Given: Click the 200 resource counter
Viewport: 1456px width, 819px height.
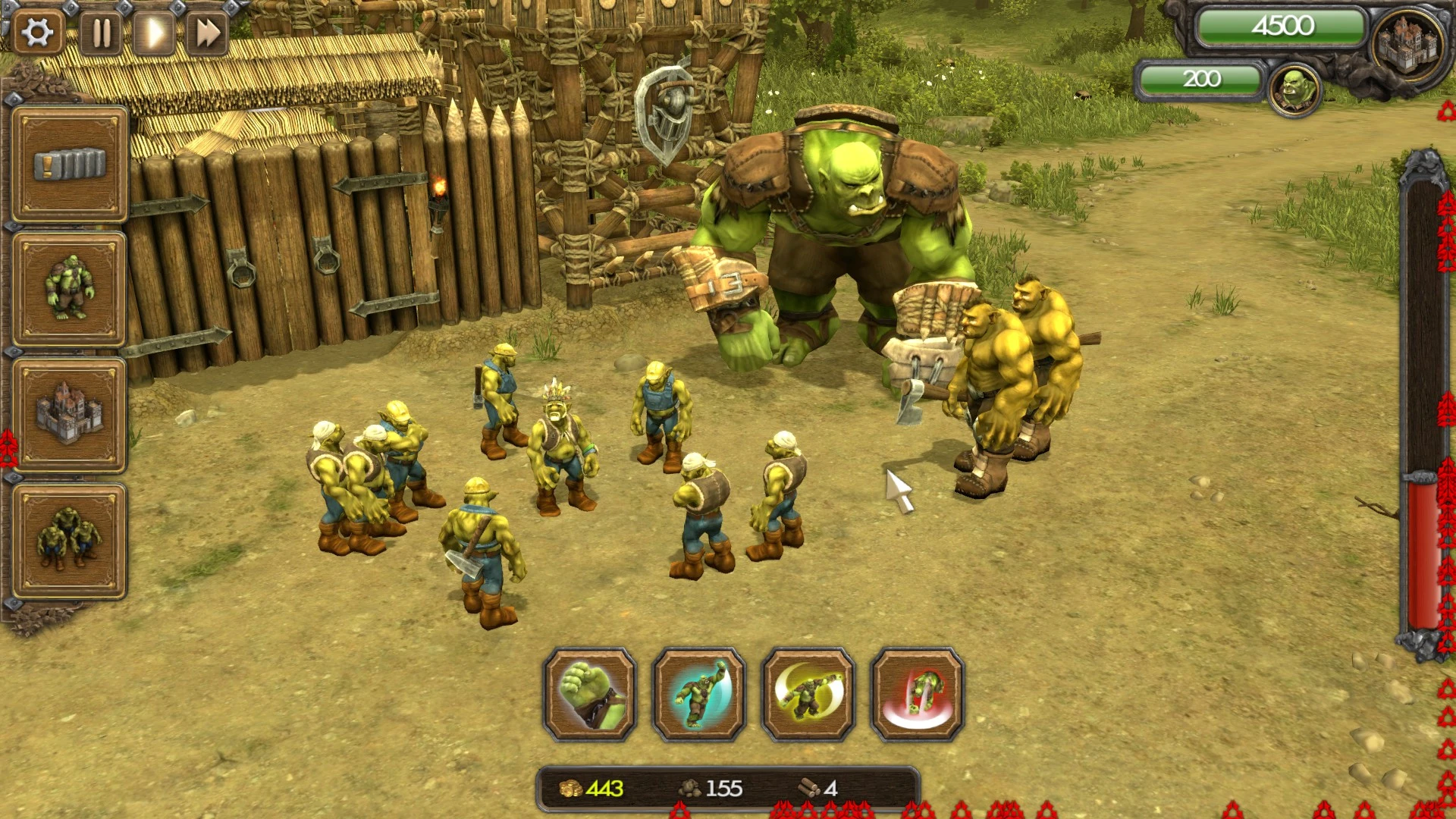Looking at the screenshot, I should click(1202, 80).
